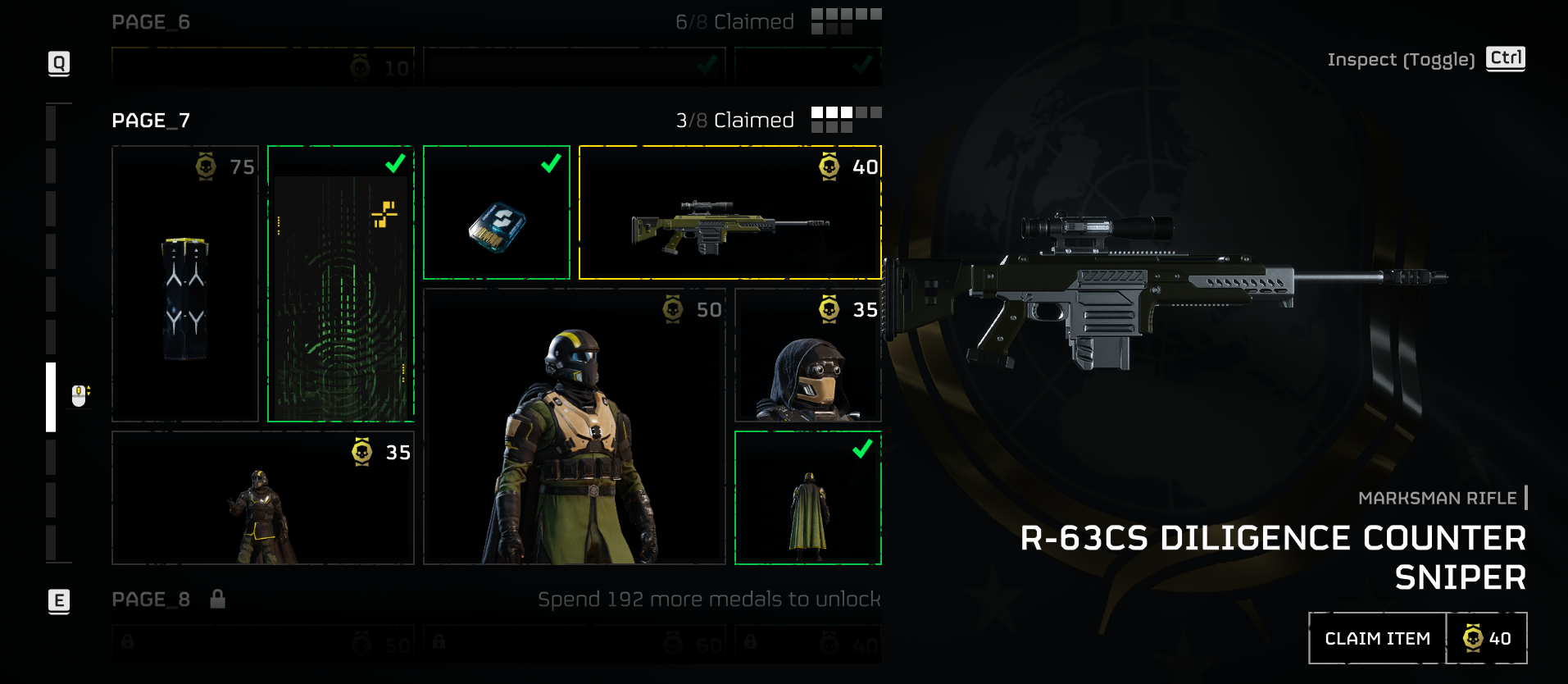This screenshot has height=684, width=1568.
Task: Open the claimed green fingerprint pattern tile
Action: pos(341,284)
